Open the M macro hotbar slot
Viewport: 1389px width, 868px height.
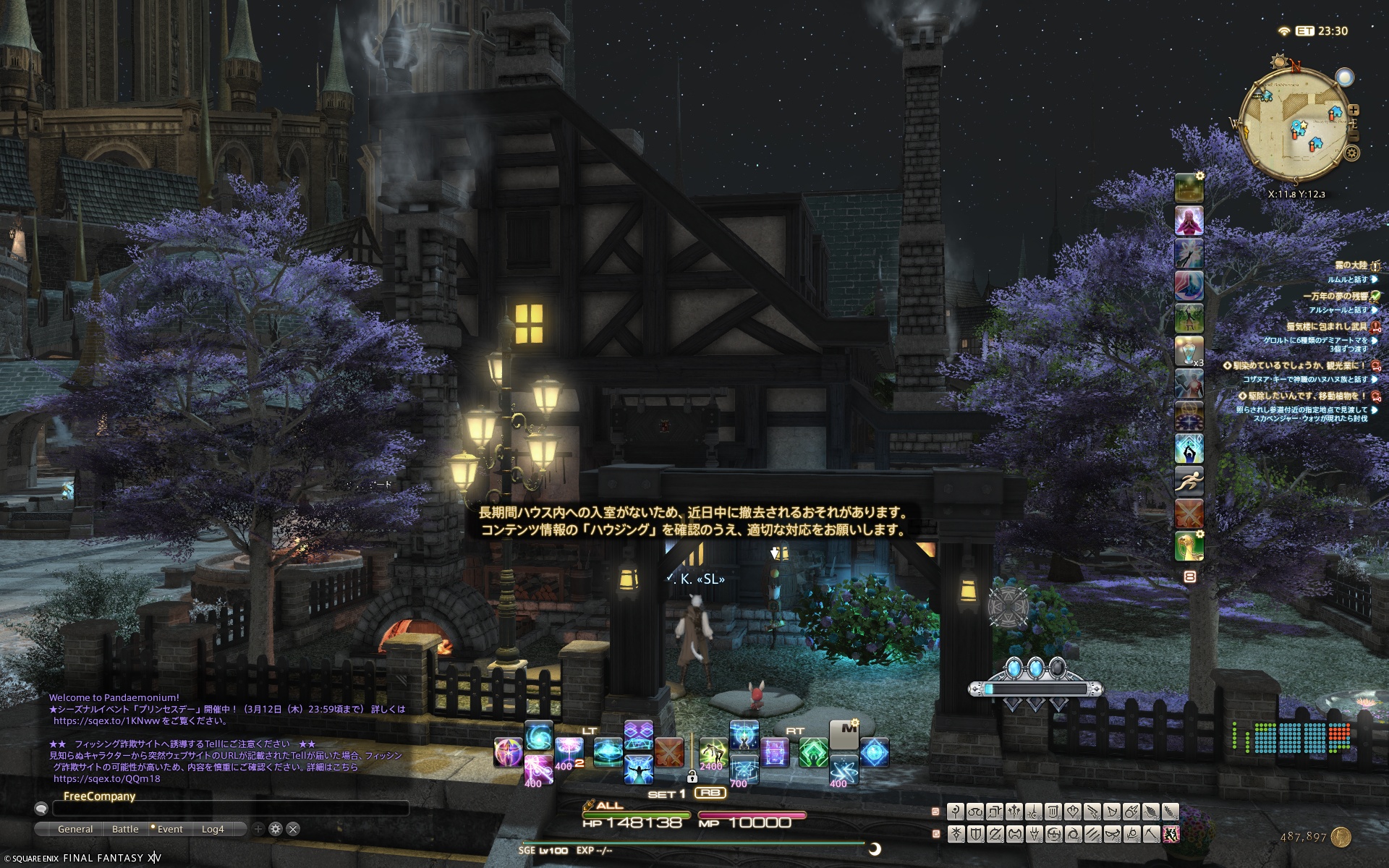click(843, 734)
